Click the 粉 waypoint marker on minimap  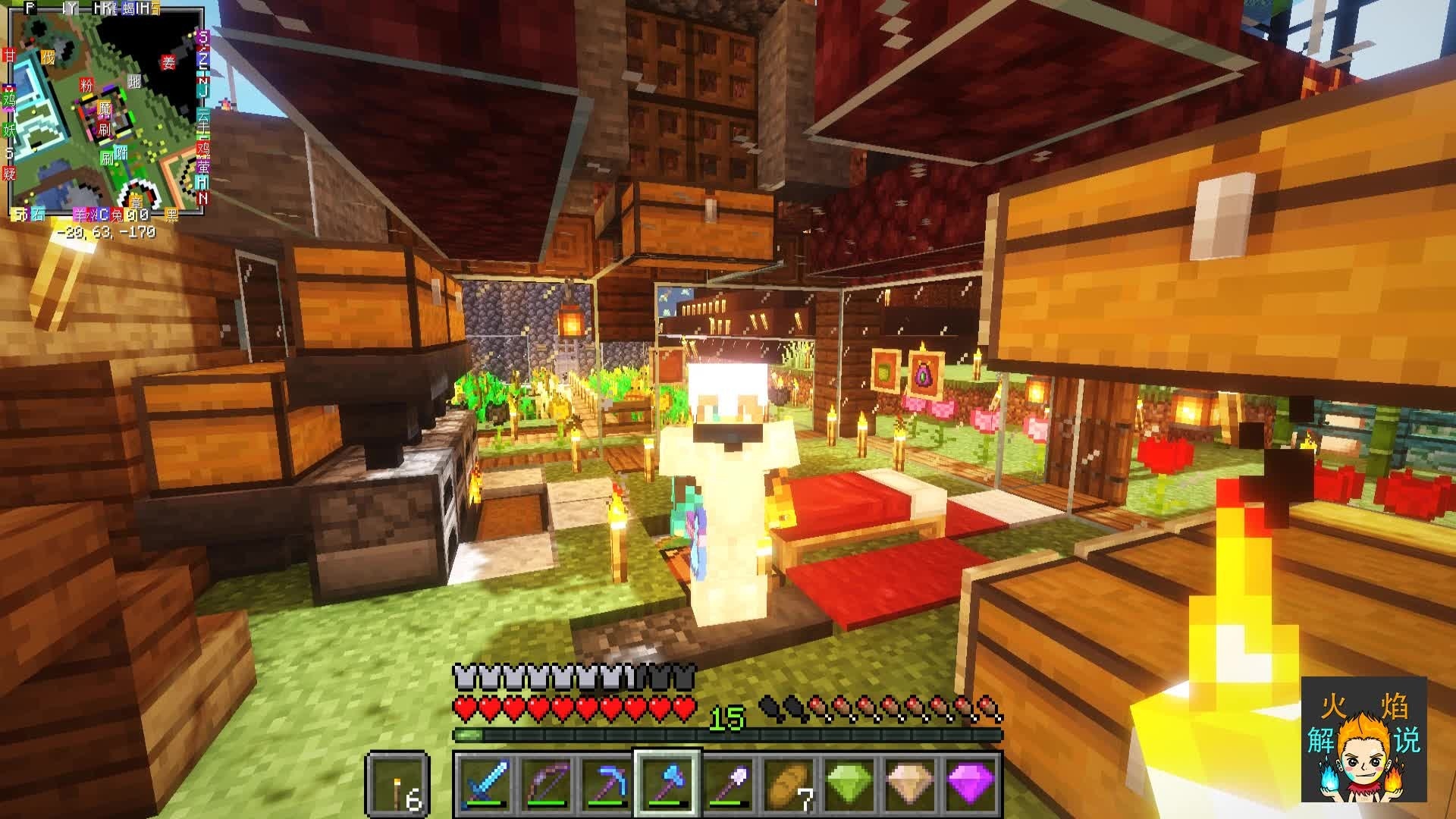point(86,86)
